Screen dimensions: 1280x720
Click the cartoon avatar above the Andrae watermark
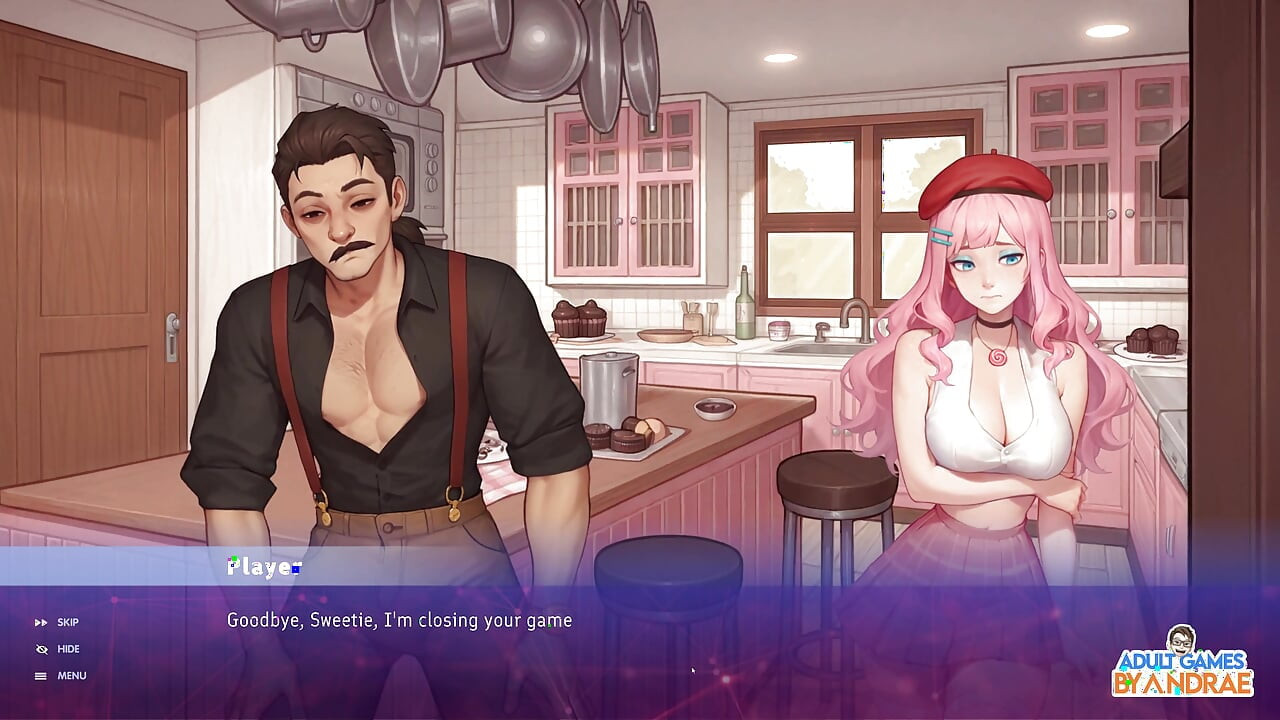coord(1180,637)
